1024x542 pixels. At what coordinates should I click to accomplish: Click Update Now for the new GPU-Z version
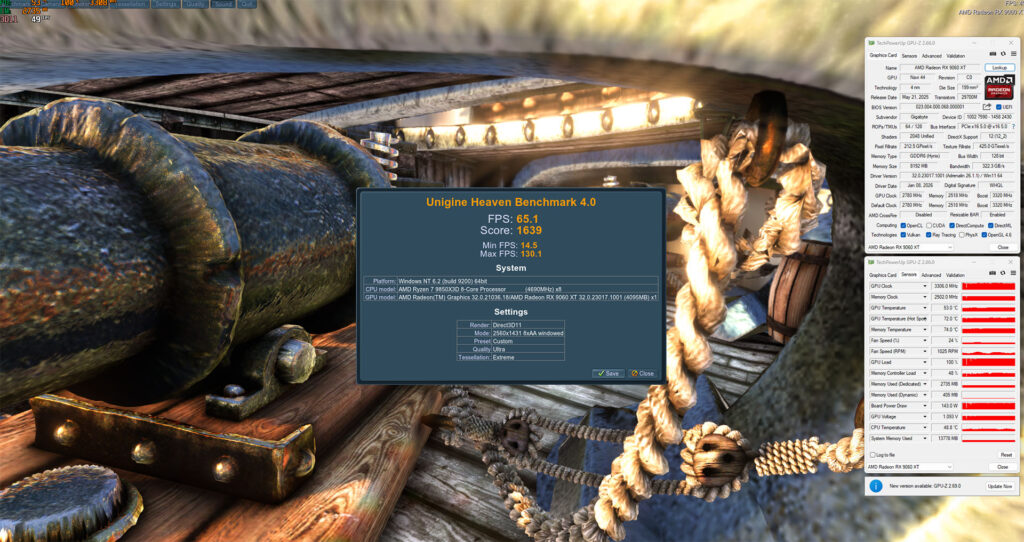[x=1000, y=486]
